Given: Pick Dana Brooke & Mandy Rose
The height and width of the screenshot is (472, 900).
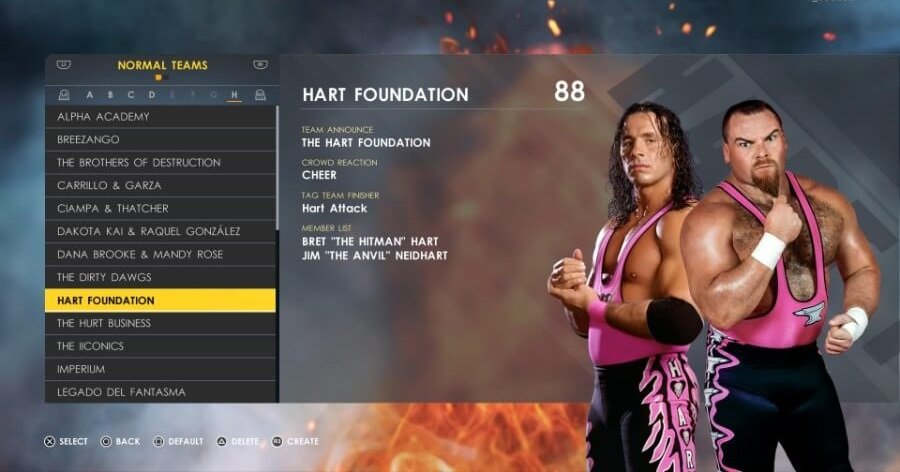Looking at the screenshot, I should tap(160, 255).
